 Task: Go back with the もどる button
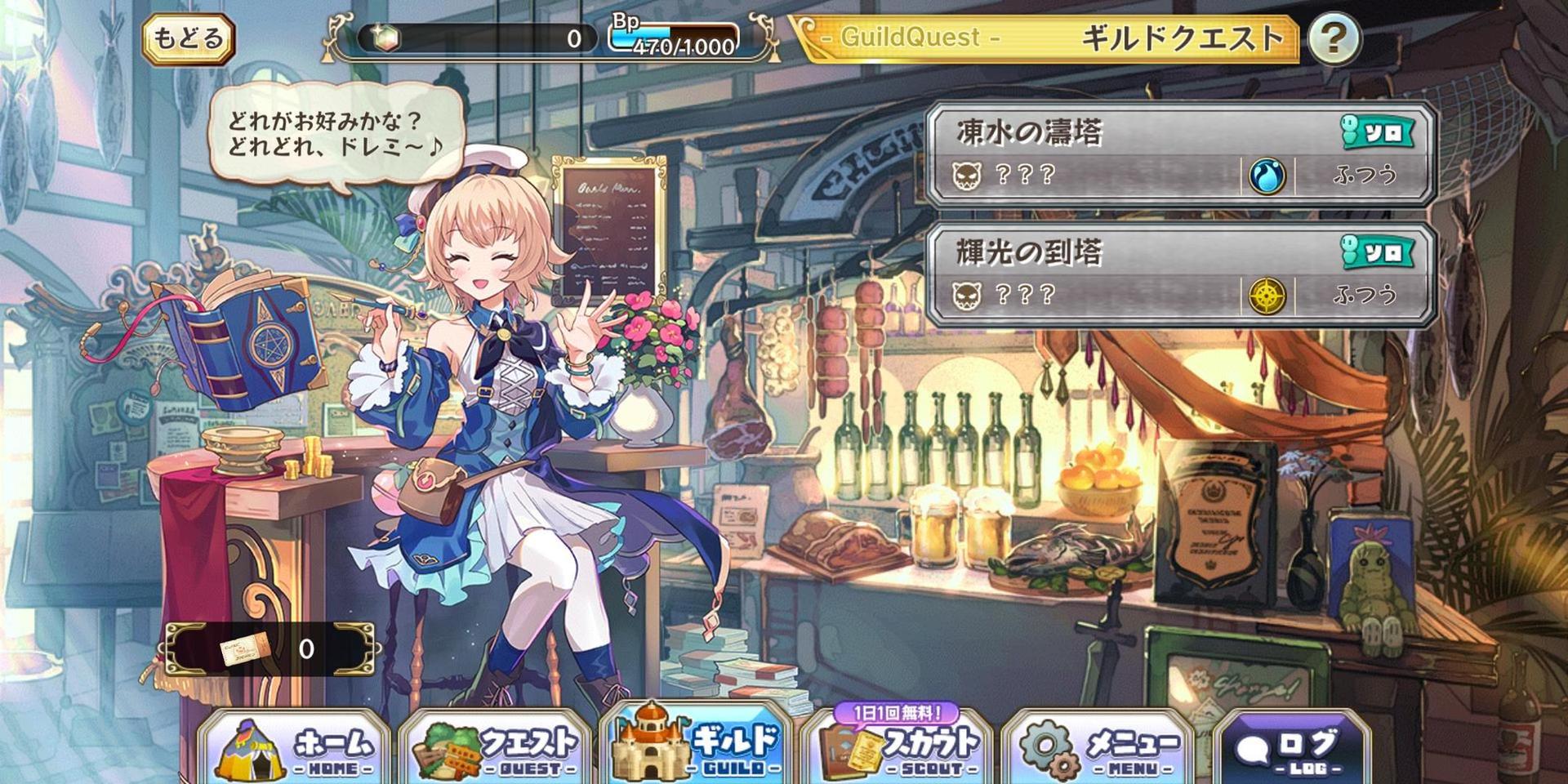tap(189, 38)
